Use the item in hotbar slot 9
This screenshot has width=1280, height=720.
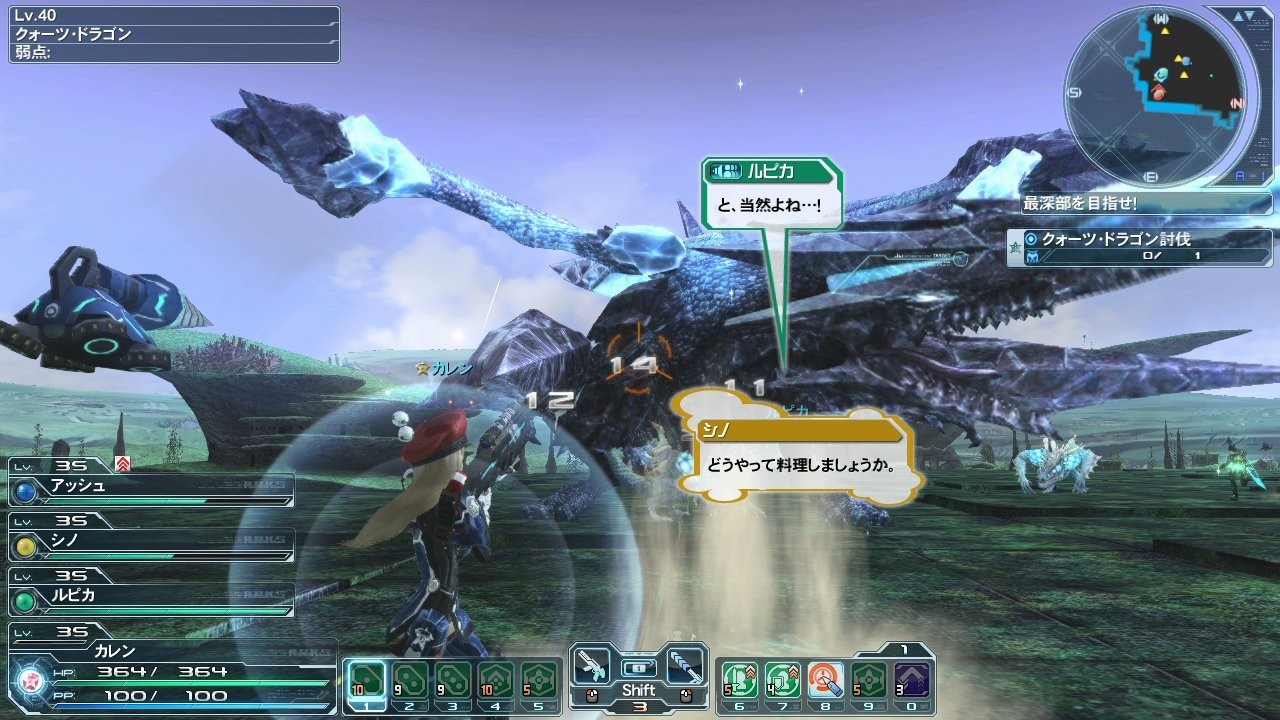[x=869, y=680]
